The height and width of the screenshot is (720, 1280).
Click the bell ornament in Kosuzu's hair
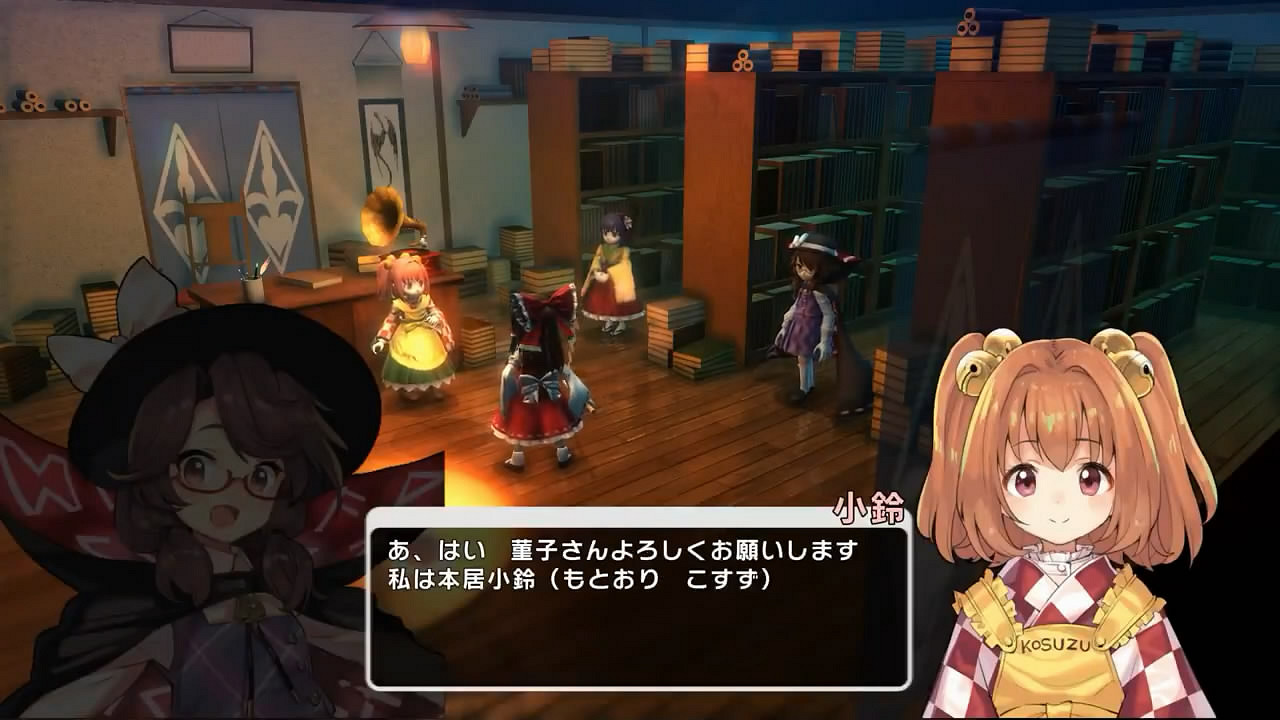(x=975, y=372)
